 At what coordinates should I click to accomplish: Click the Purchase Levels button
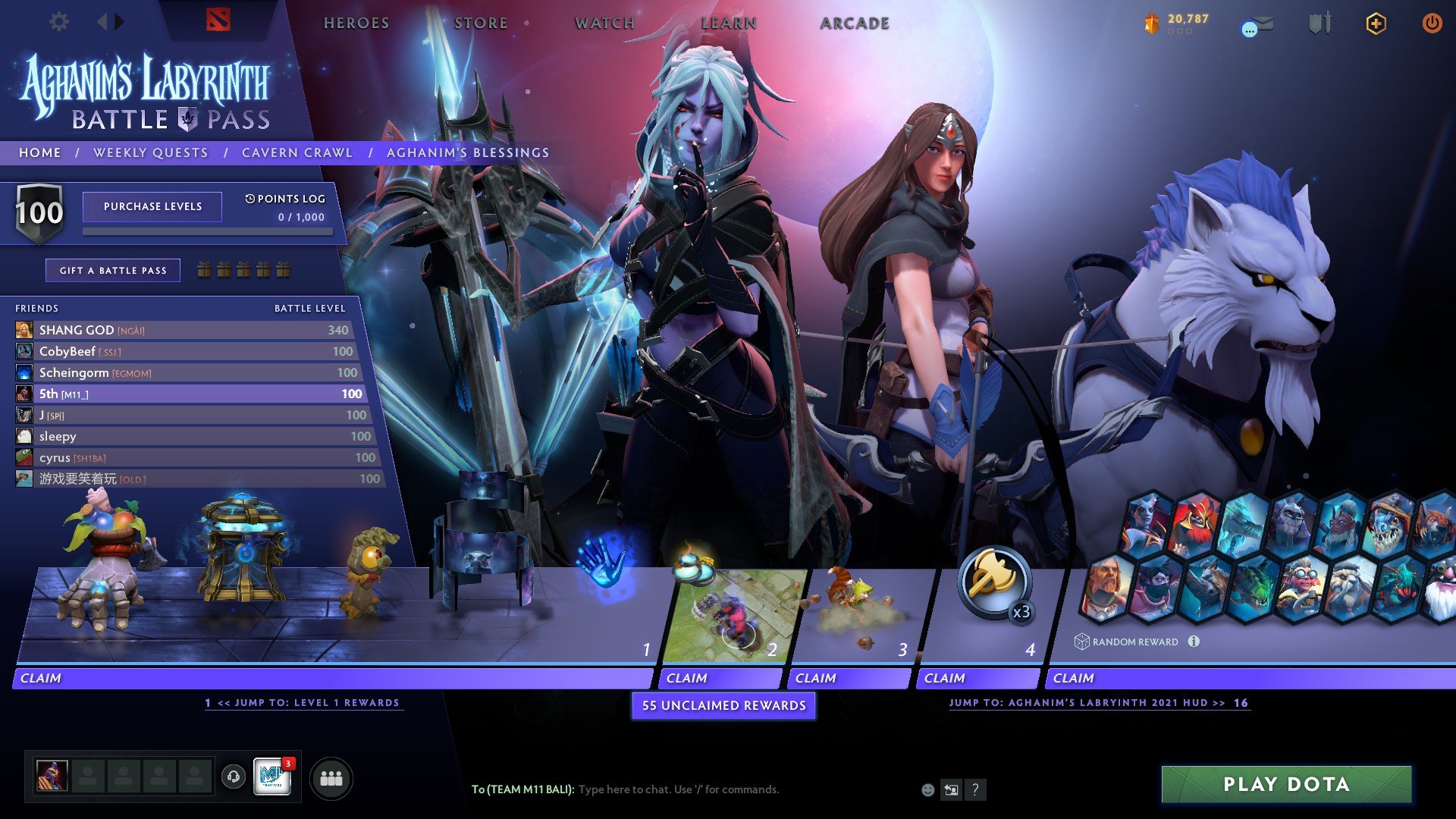point(152,206)
